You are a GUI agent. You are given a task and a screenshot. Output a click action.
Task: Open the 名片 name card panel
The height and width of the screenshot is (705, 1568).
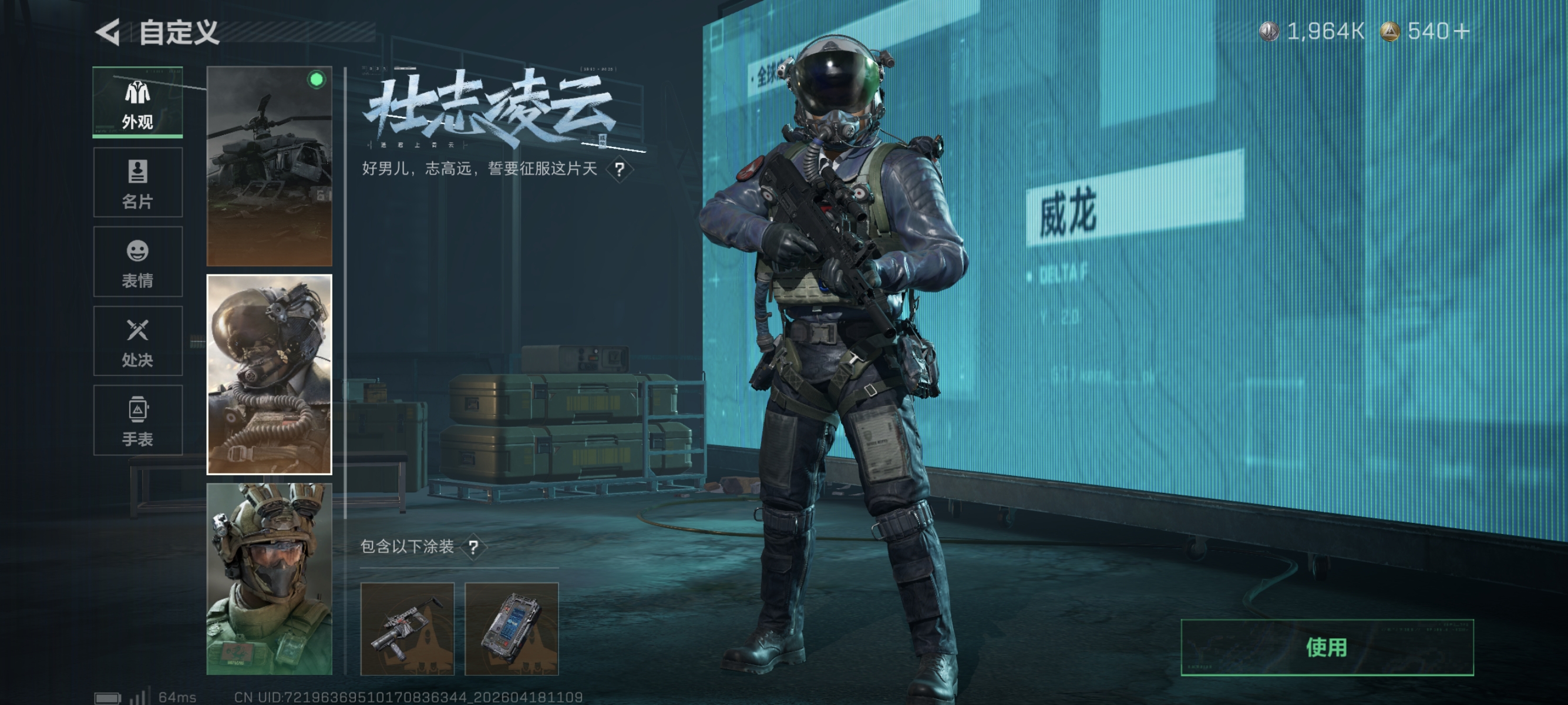(x=137, y=183)
